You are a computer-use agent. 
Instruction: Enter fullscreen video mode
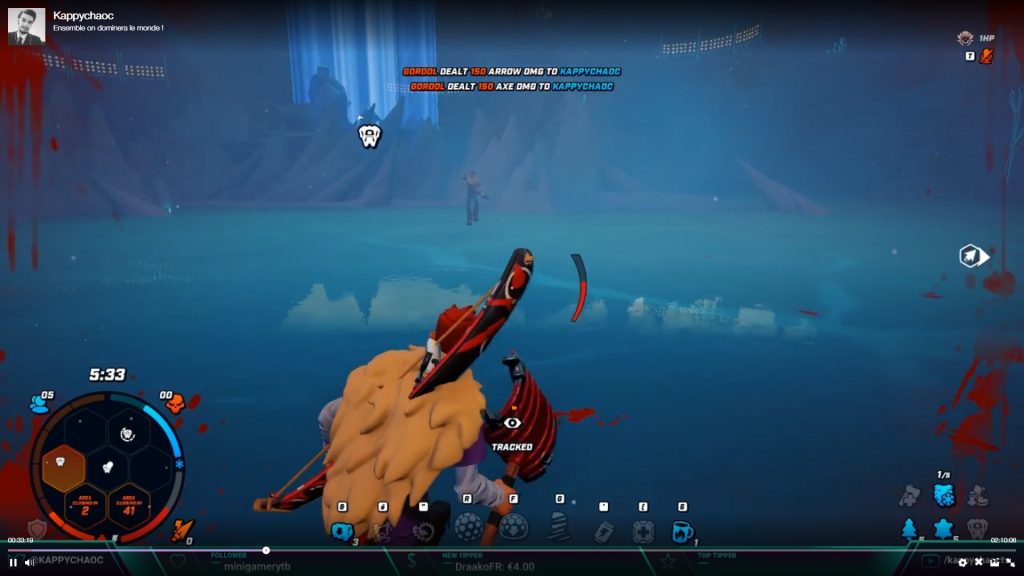(x=1010, y=562)
